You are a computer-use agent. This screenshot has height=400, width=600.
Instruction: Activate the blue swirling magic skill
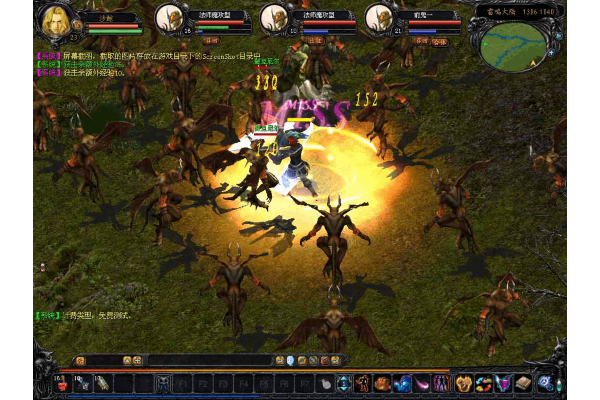click(402, 382)
